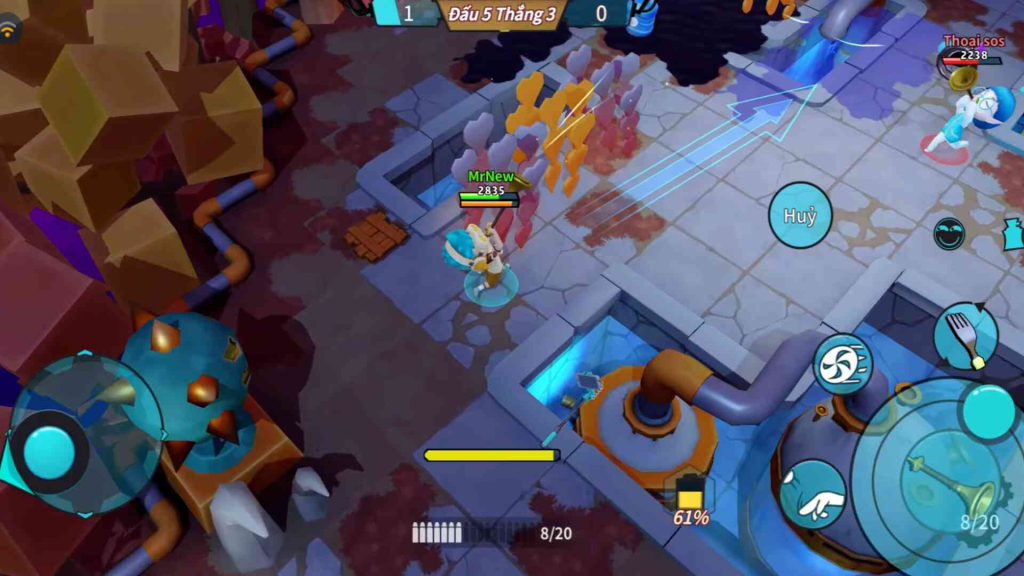Tap the Huỷ cancel button

[x=800, y=215]
